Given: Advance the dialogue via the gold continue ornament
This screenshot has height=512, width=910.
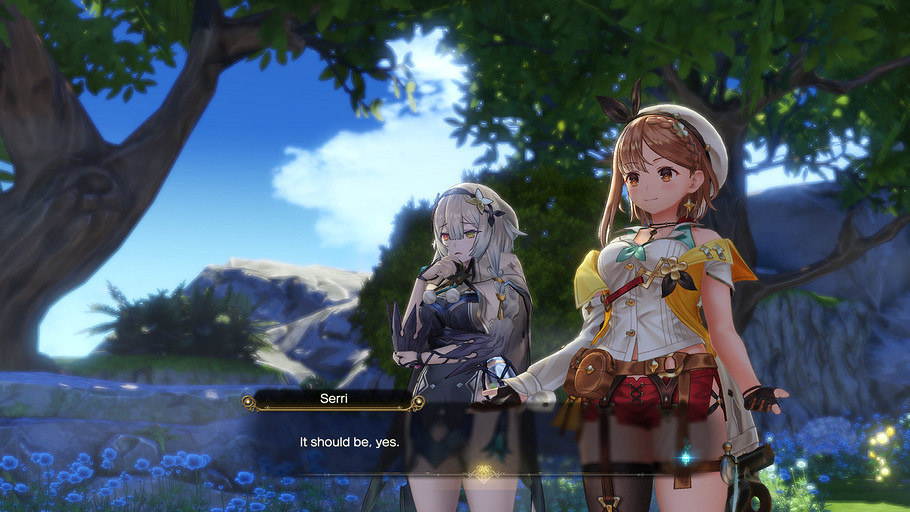Looking at the screenshot, I should (485, 472).
